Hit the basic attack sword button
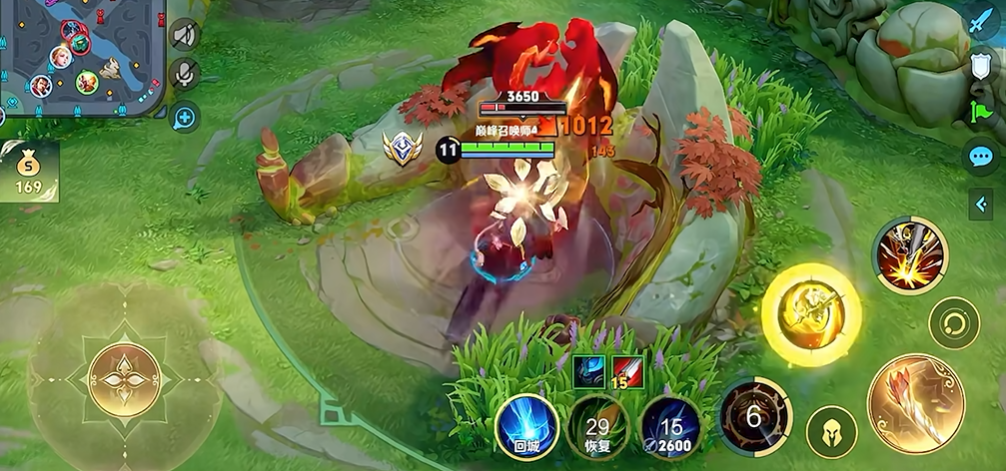Image resolution: width=1006 pixels, height=471 pixels. [x=915, y=405]
